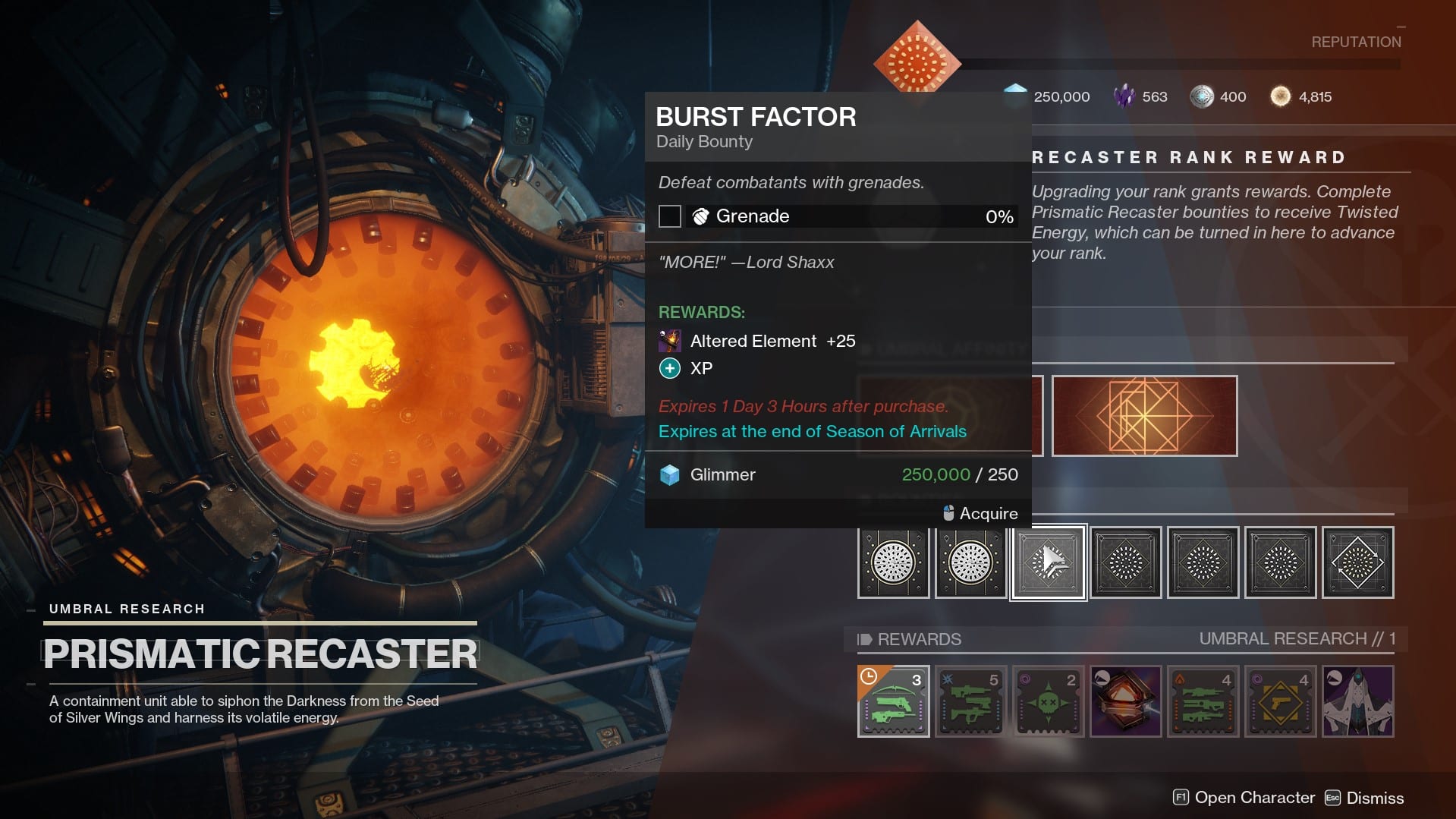Pick the repeatable bounty with looping arrows
This screenshot has width=1456, height=819.
pyautogui.click(x=1357, y=562)
